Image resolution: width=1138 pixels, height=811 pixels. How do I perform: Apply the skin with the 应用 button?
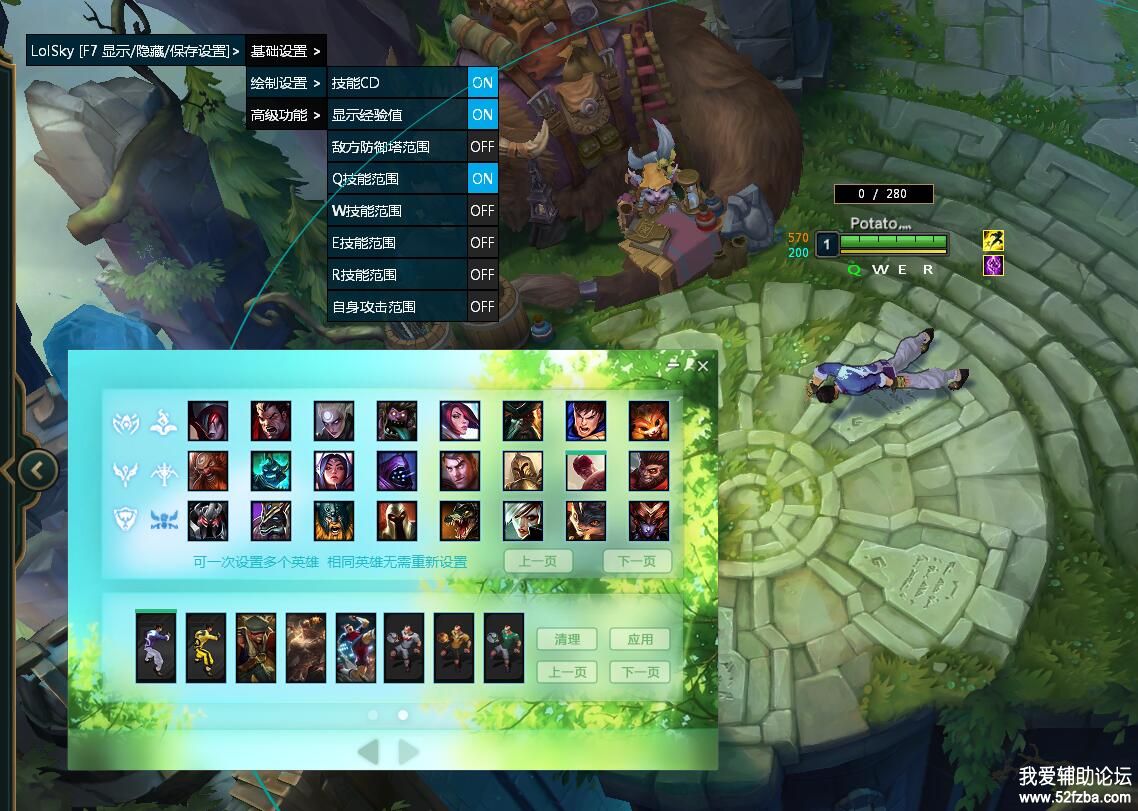coord(640,639)
